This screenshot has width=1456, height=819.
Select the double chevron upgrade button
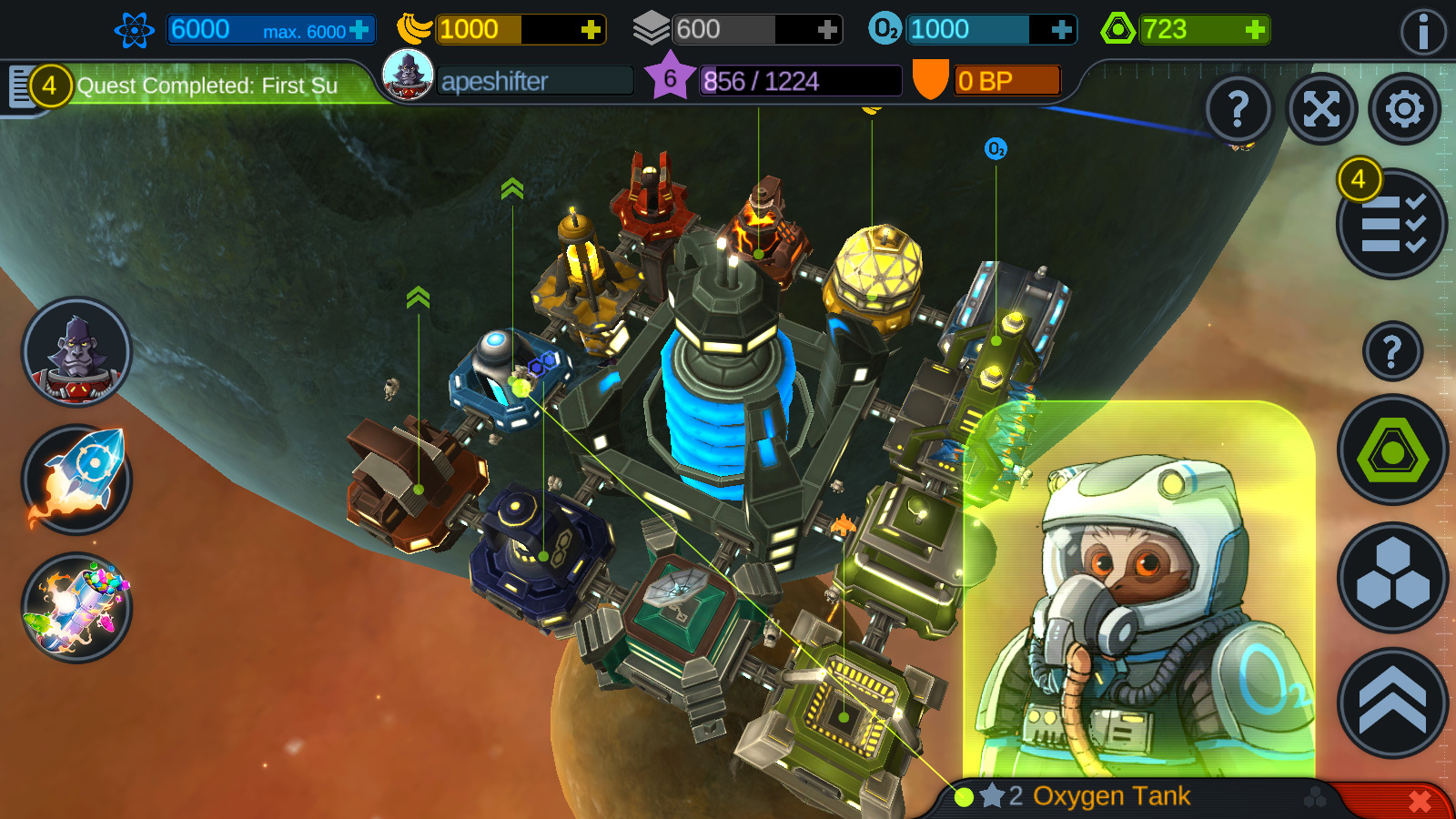pyautogui.click(x=1392, y=703)
